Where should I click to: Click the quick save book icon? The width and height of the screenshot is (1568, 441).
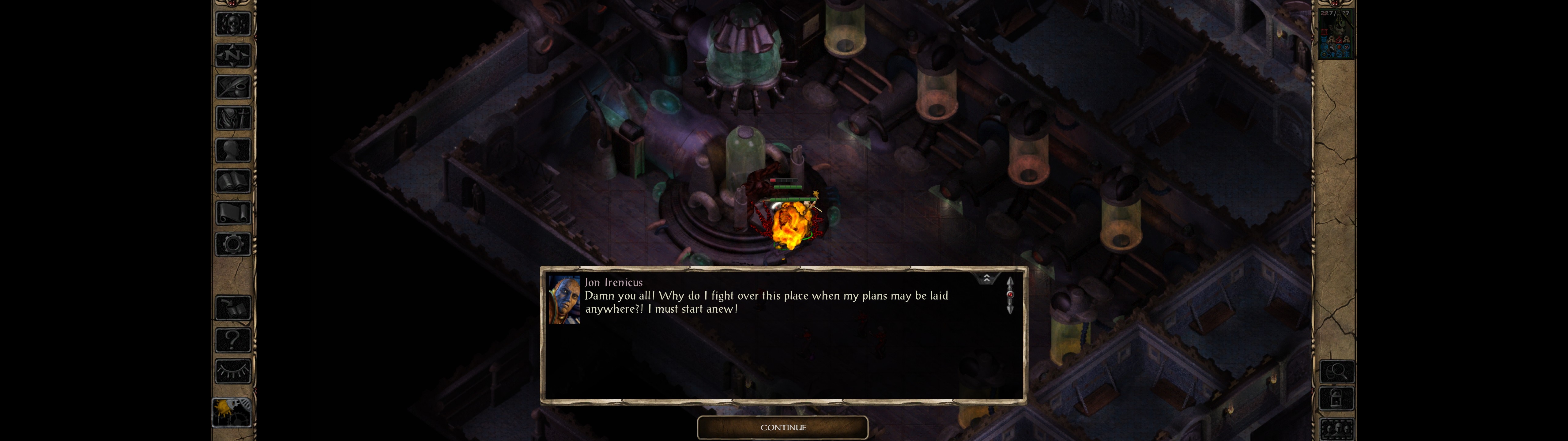coord(233,308)
